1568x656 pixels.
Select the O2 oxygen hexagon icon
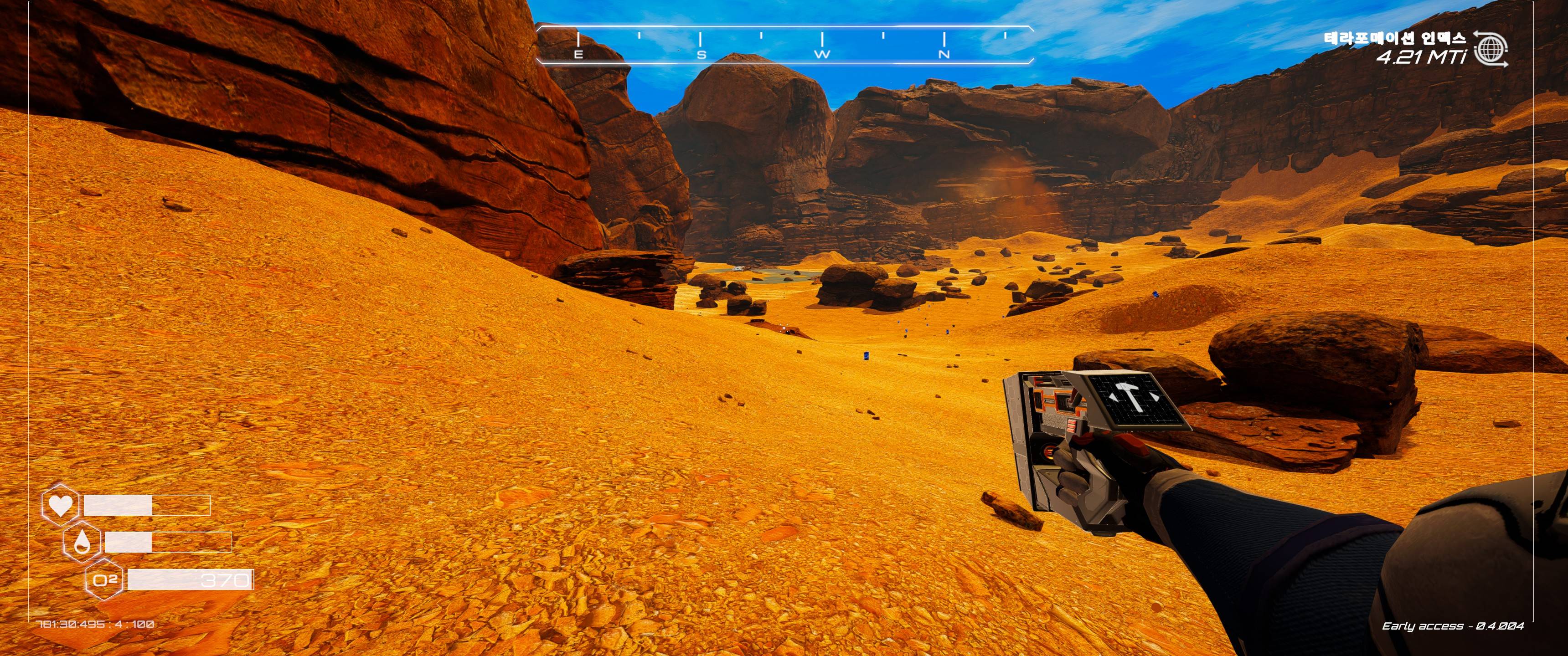coord(105,580)
